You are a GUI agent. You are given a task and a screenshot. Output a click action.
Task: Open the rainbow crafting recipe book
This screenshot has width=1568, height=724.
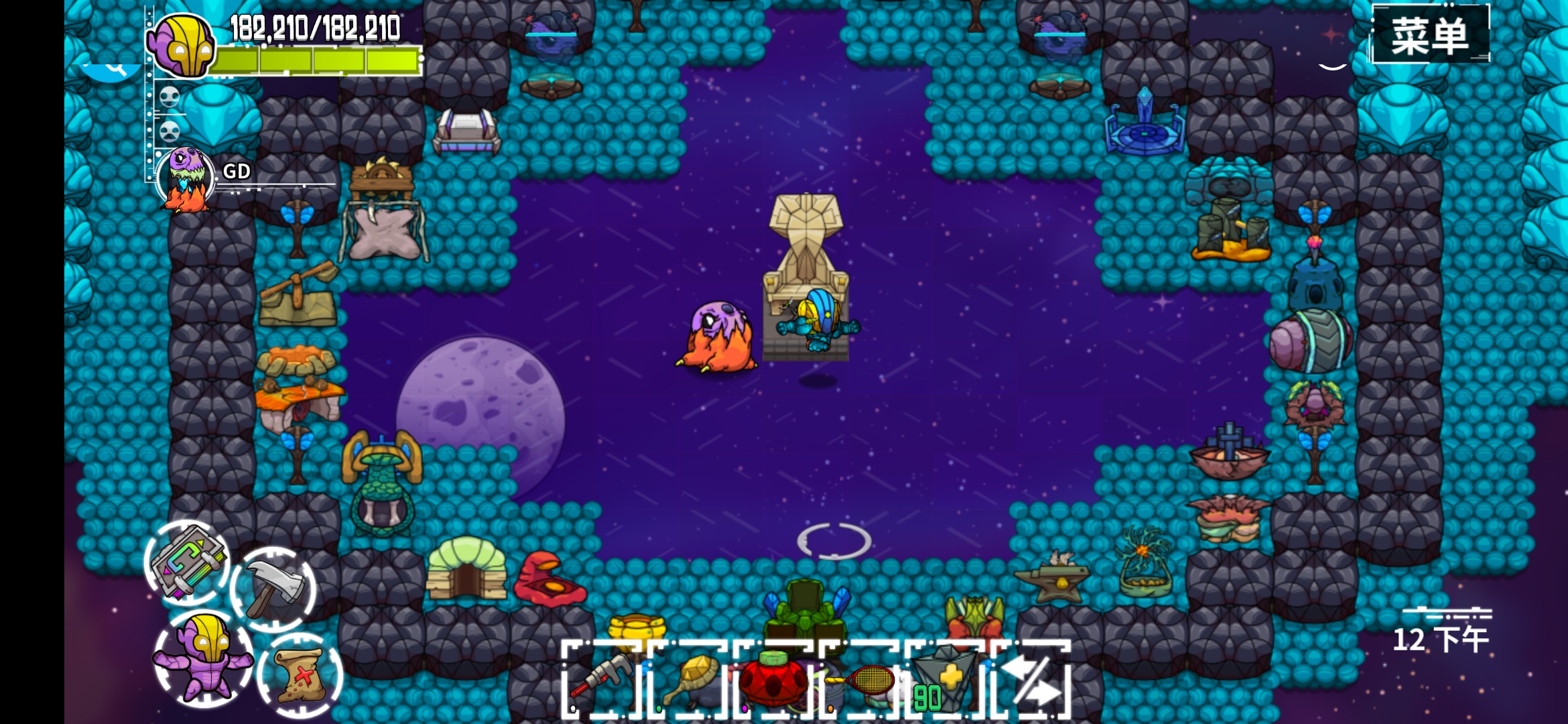point(187,563)
